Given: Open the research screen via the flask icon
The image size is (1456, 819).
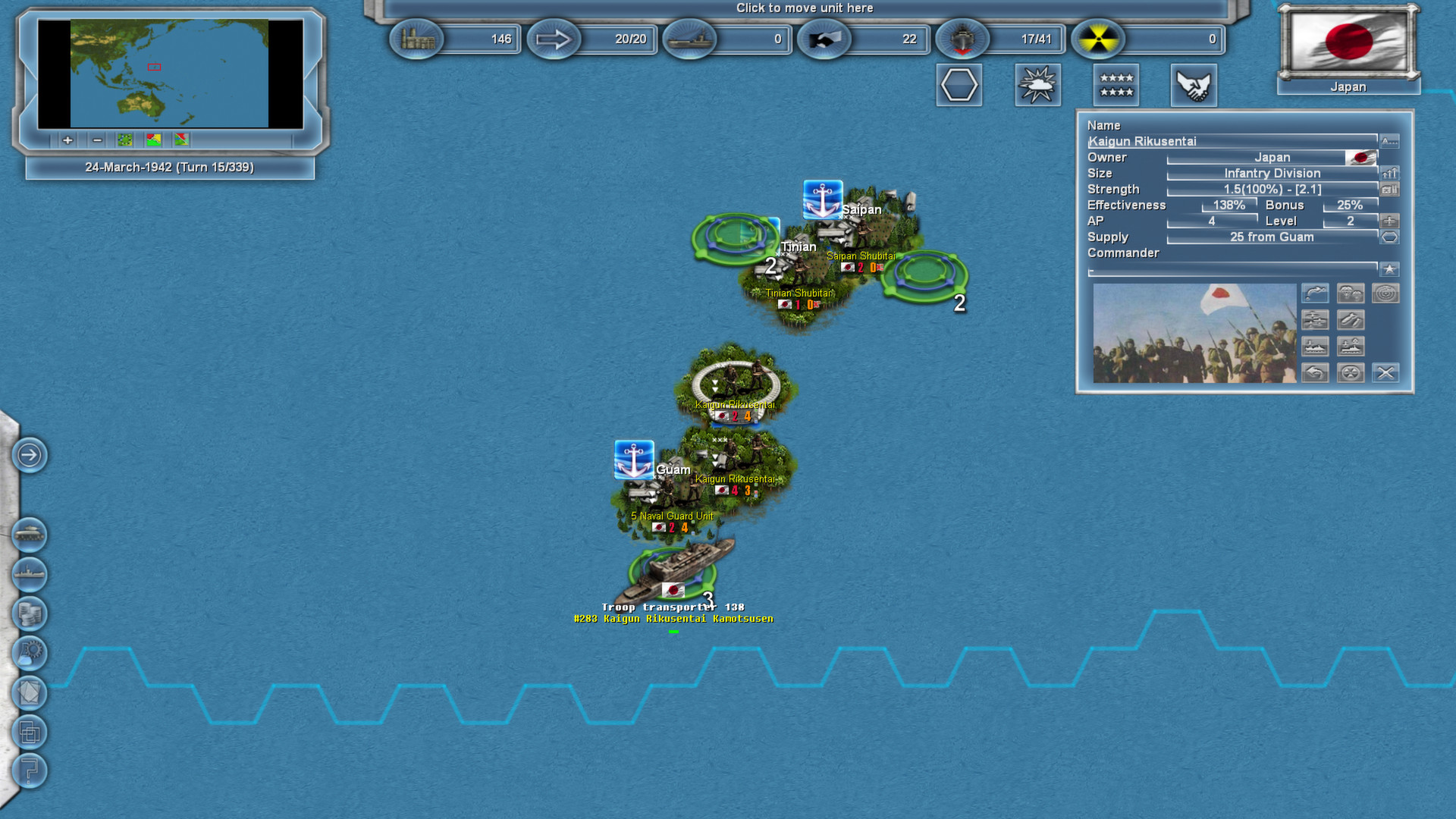Looking at the screenshot, I should coord(29,654).
